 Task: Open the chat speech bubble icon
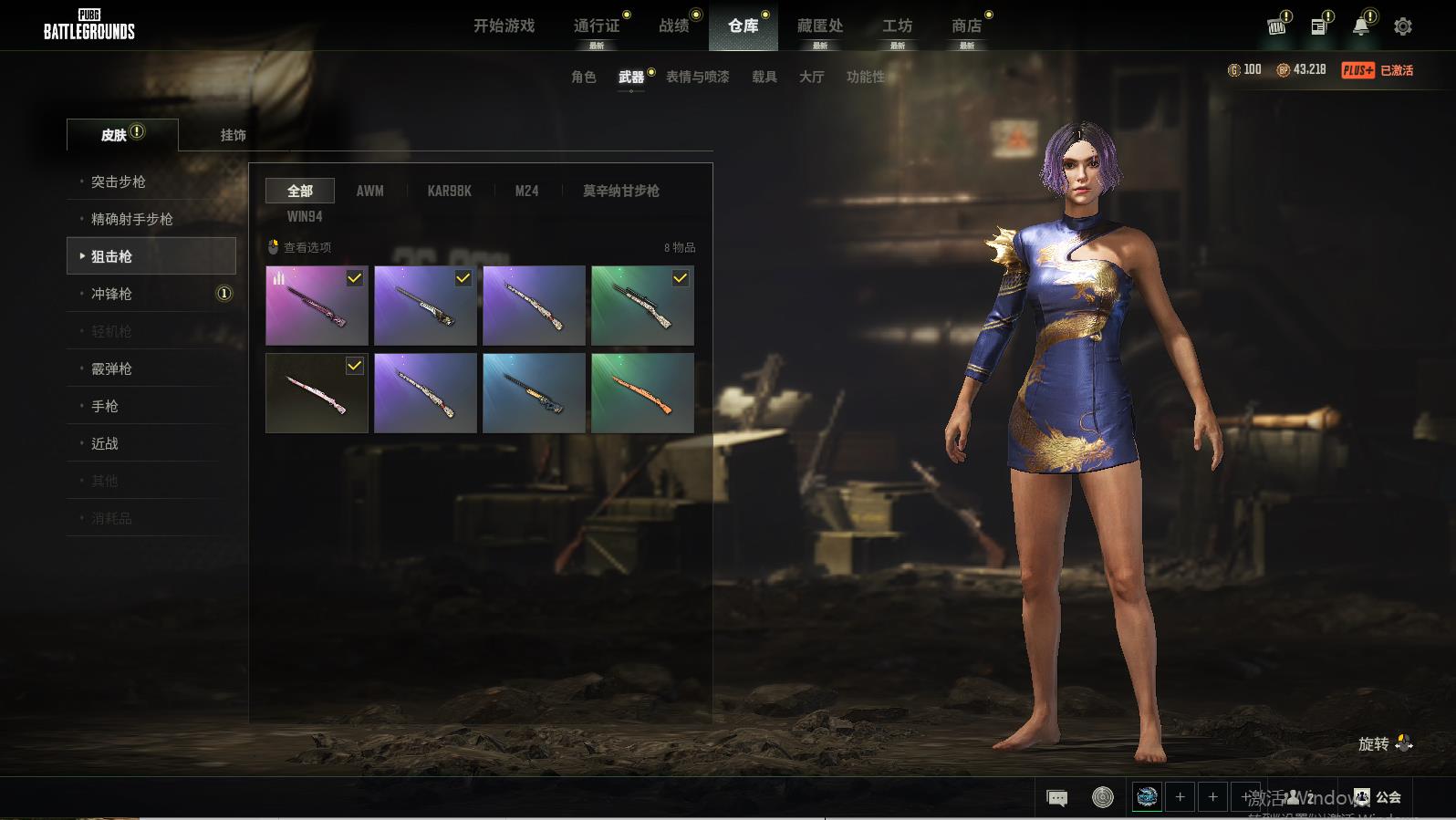point(1057,798)
